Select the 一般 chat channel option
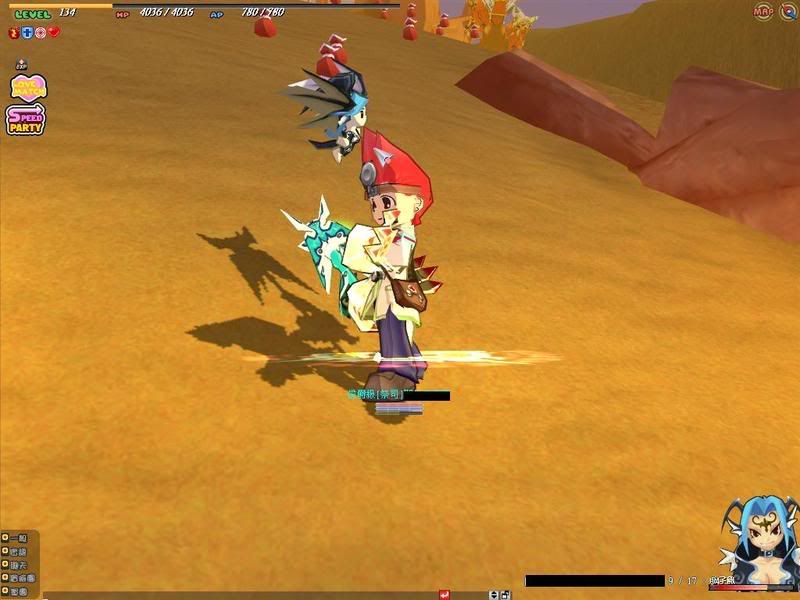This screenshot has width=800, height=600. pos(20,538)
